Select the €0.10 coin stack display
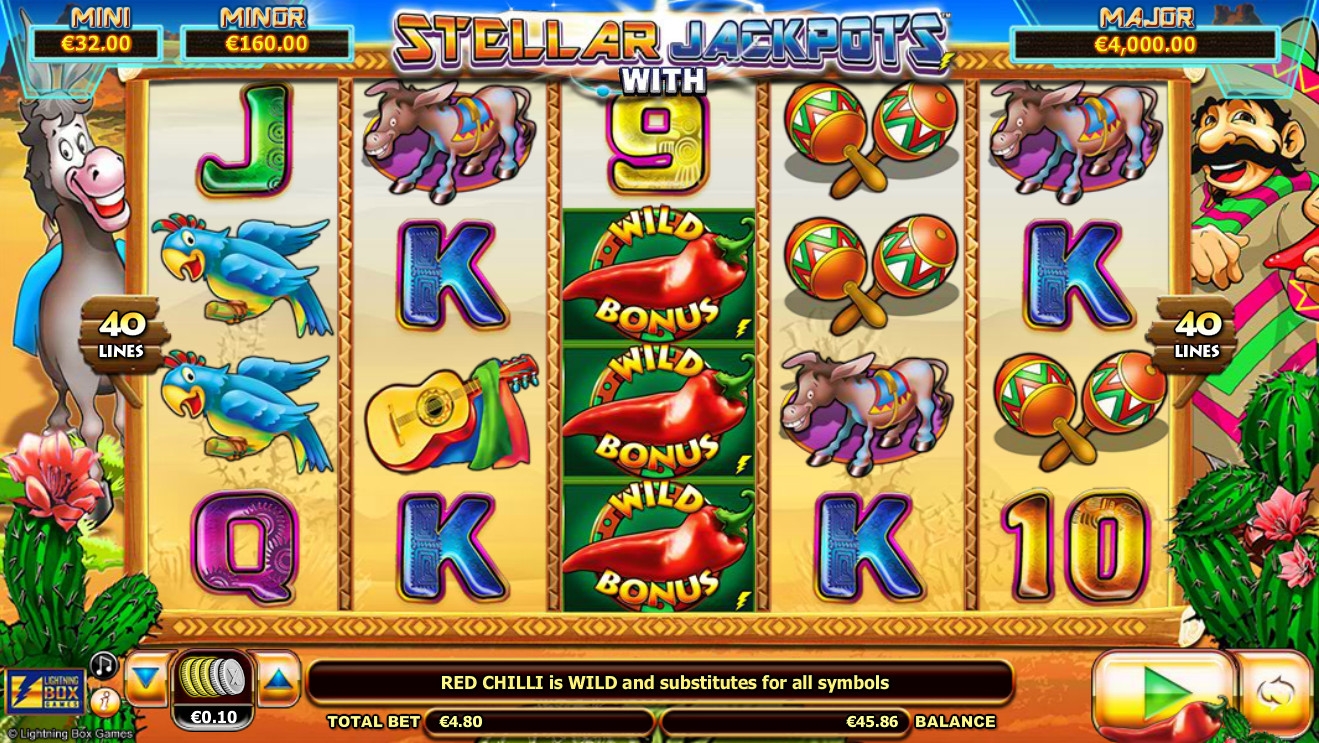Viewport: 1319px width, 743px height. (x=212, y=690)
